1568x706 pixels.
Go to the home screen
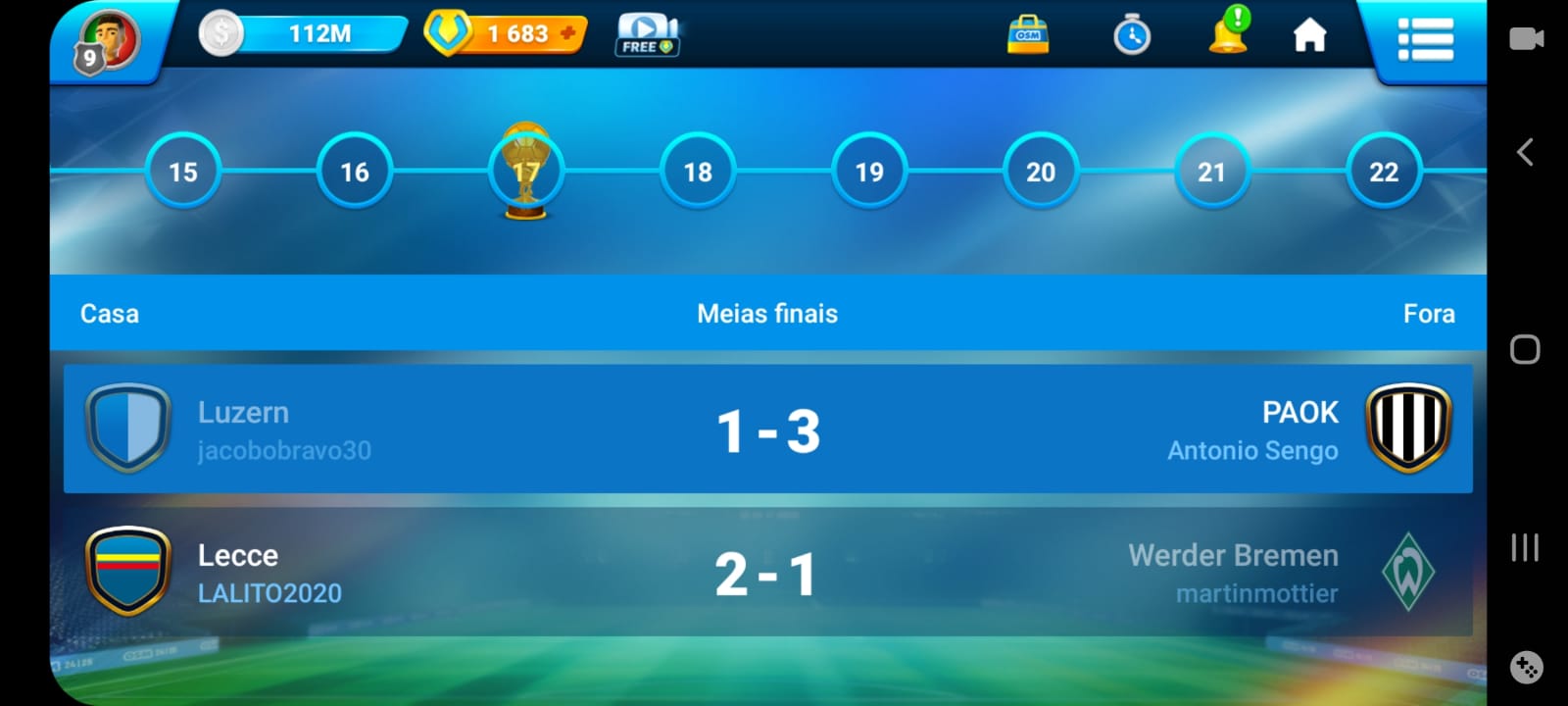(1309, 36)
